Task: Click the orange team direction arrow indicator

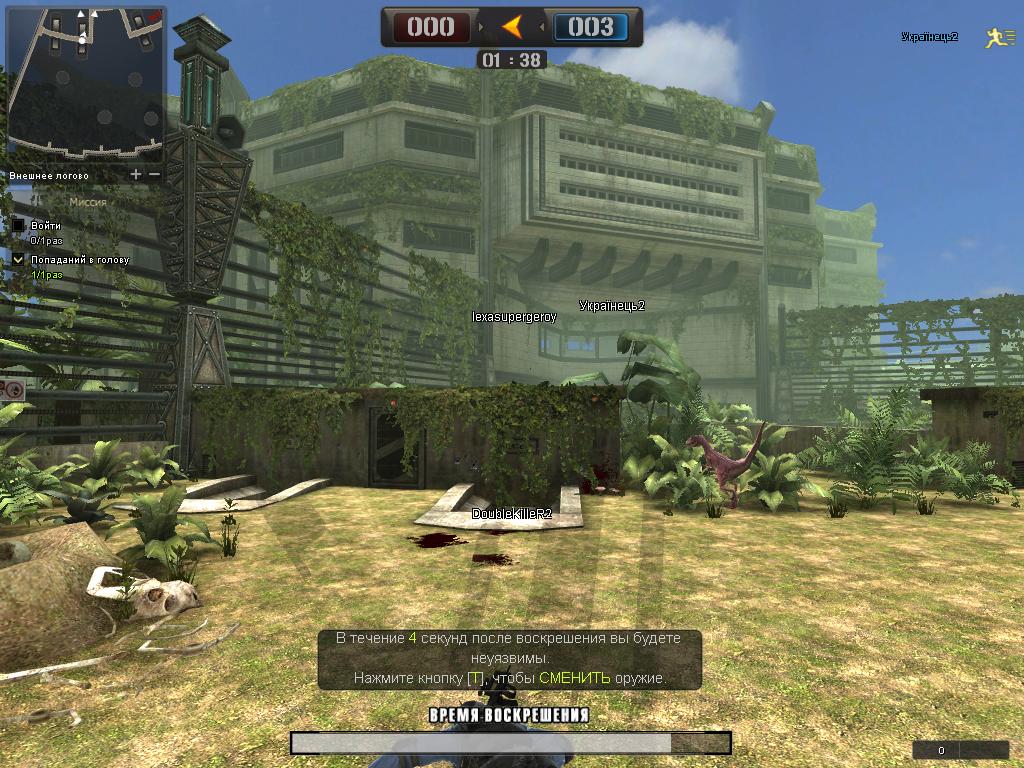Action: 512,27
